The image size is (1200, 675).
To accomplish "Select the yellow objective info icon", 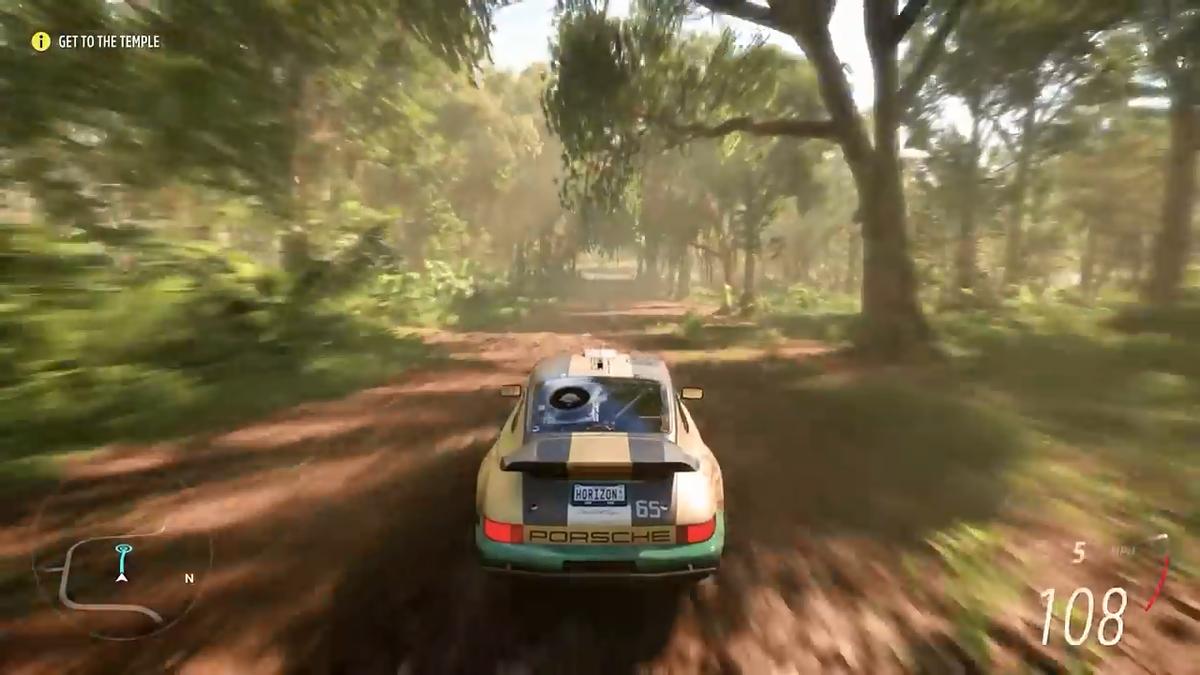I will (40, 41).
